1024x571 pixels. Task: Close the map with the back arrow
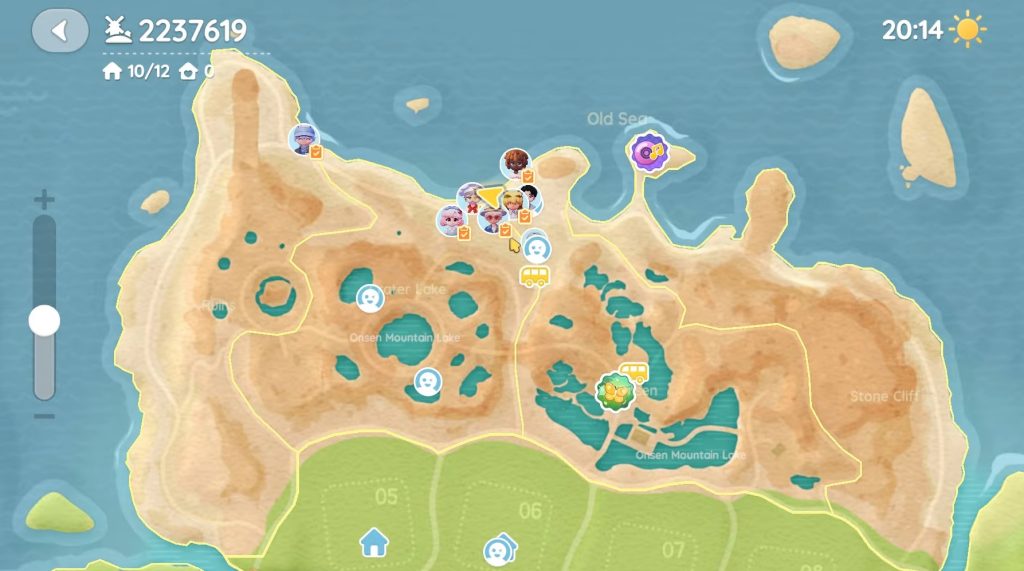click(x=60, y=31)
